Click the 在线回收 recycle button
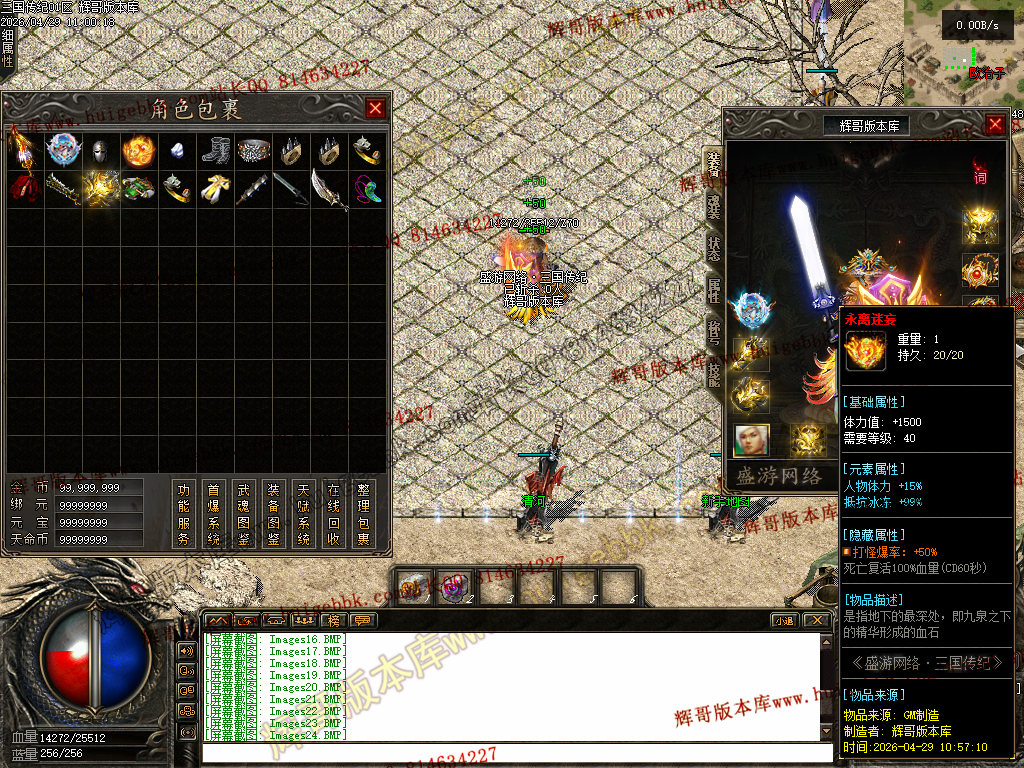The height and width of the screenshot is (768, 1024). point(333,514)
